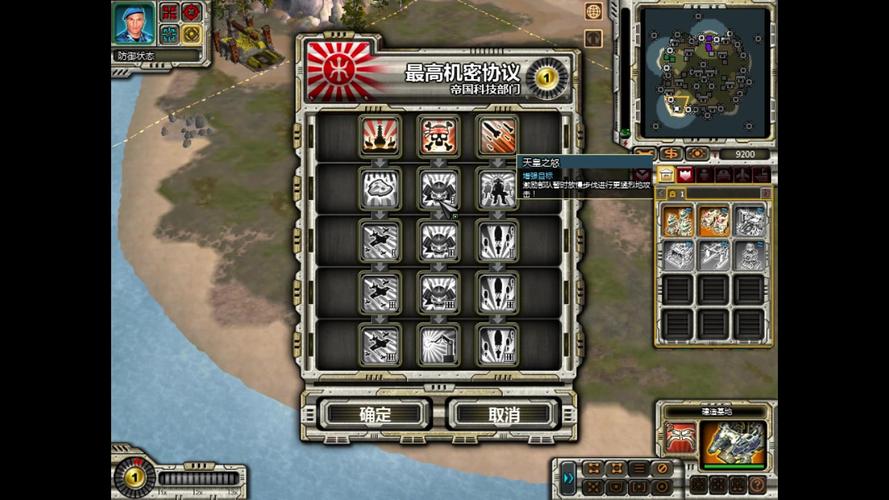
Task: Cancel the dialog with 取消 button
Action: coord(500,414)
